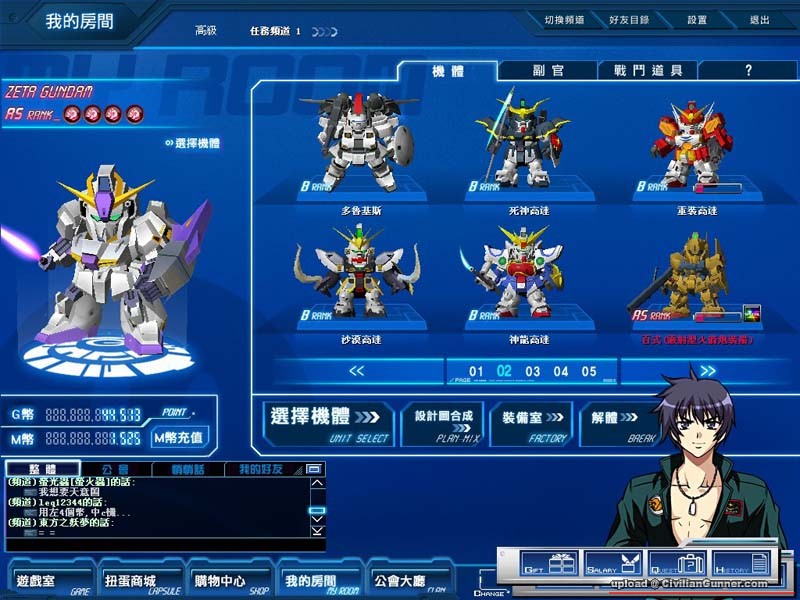Jump to unit page 04
Screen dimensions: 800x600
pos(561,372)
